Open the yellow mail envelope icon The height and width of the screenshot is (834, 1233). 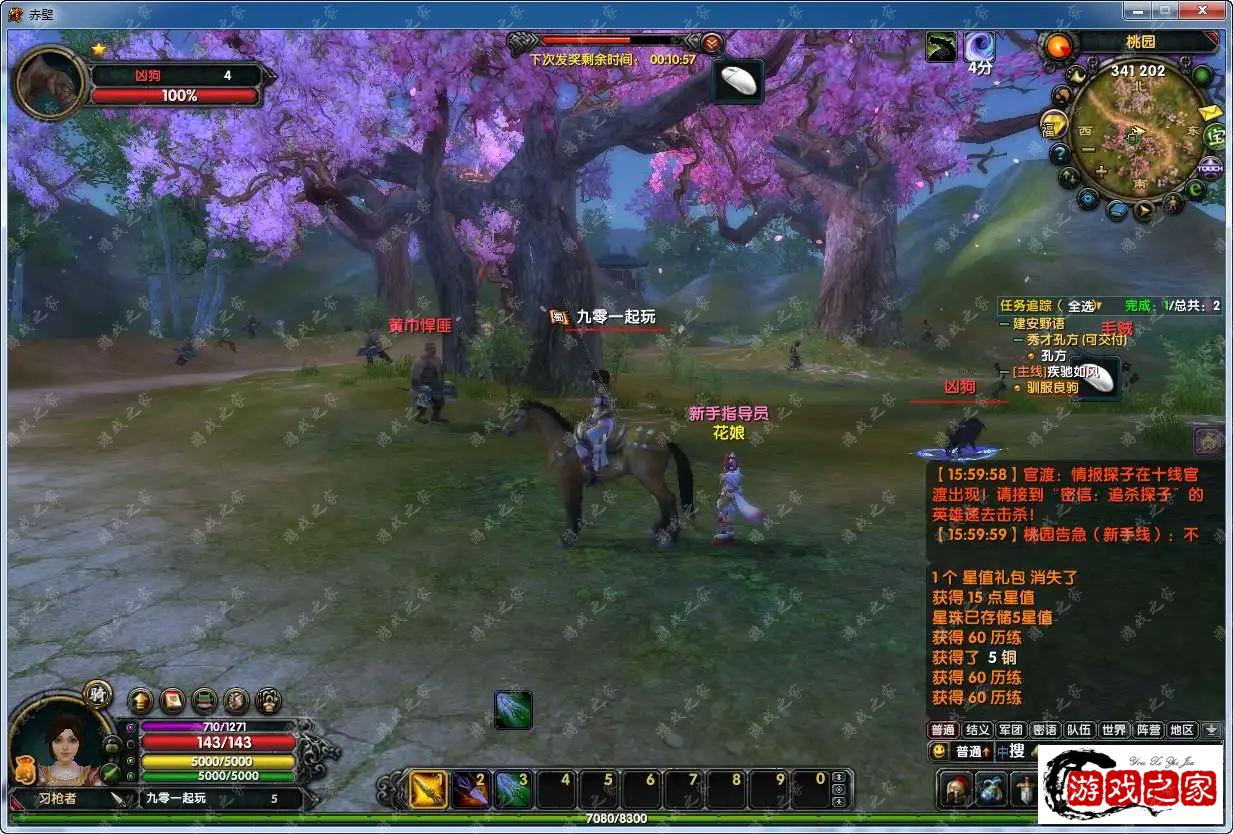(x=1210, y=112)
